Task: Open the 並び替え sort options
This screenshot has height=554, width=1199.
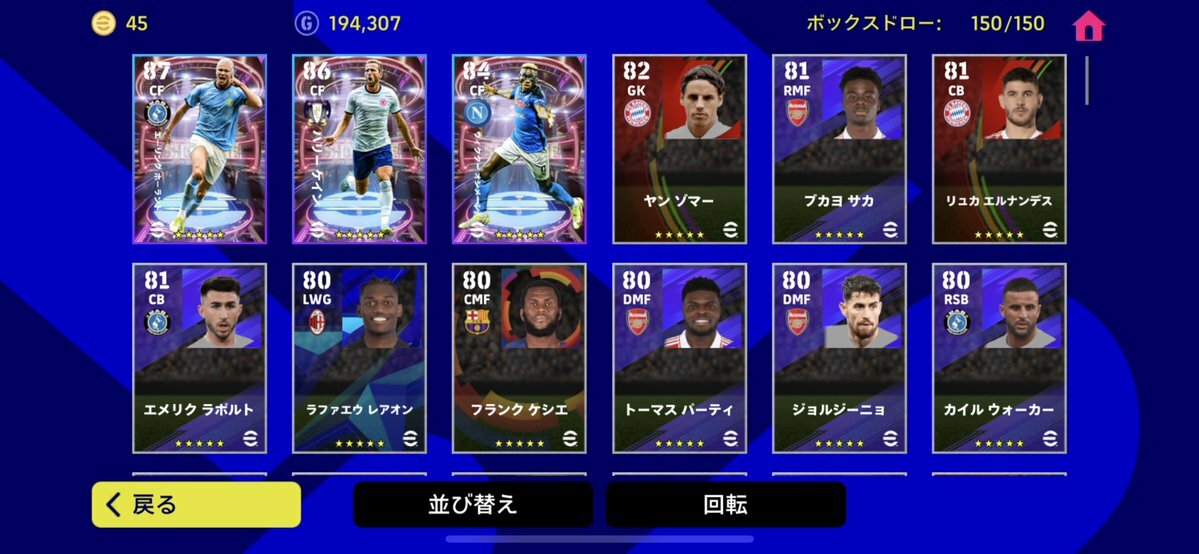Action: pyautogui.click(x=473, y=505)
